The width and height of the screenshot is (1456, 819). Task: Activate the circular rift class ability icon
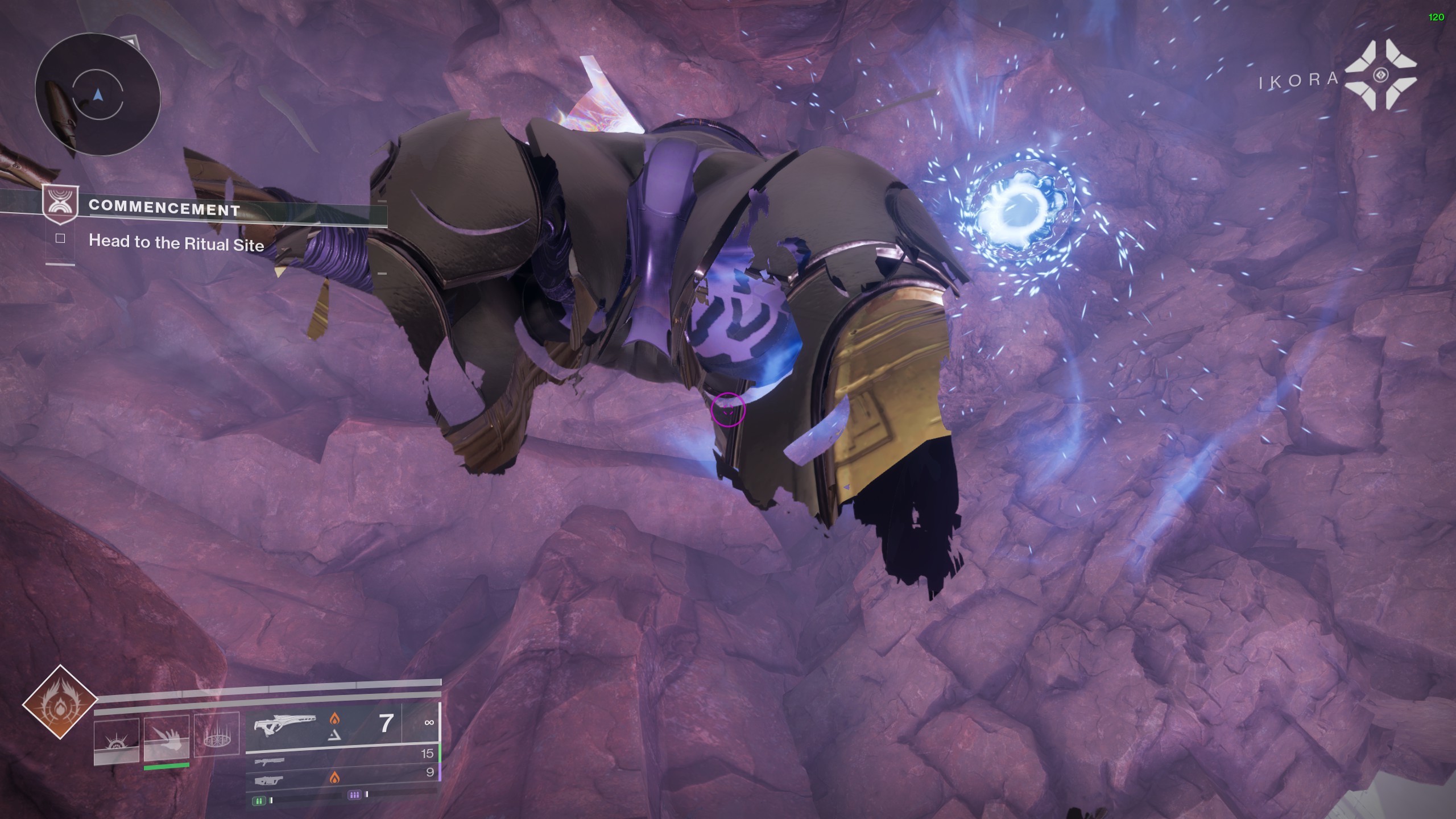pyautogui.click(x=216, y=734)
